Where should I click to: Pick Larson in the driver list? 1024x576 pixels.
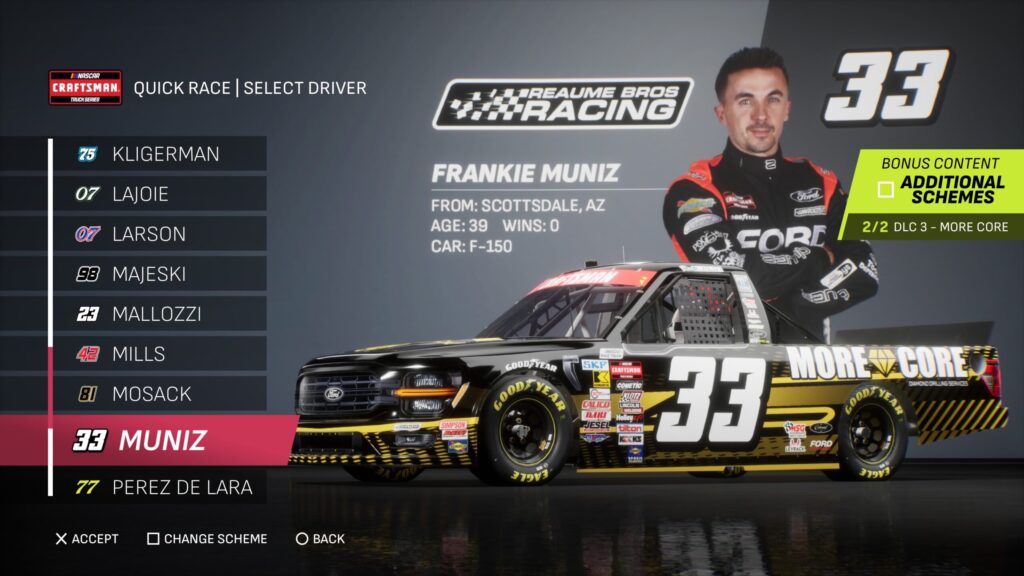coord(160,234)
